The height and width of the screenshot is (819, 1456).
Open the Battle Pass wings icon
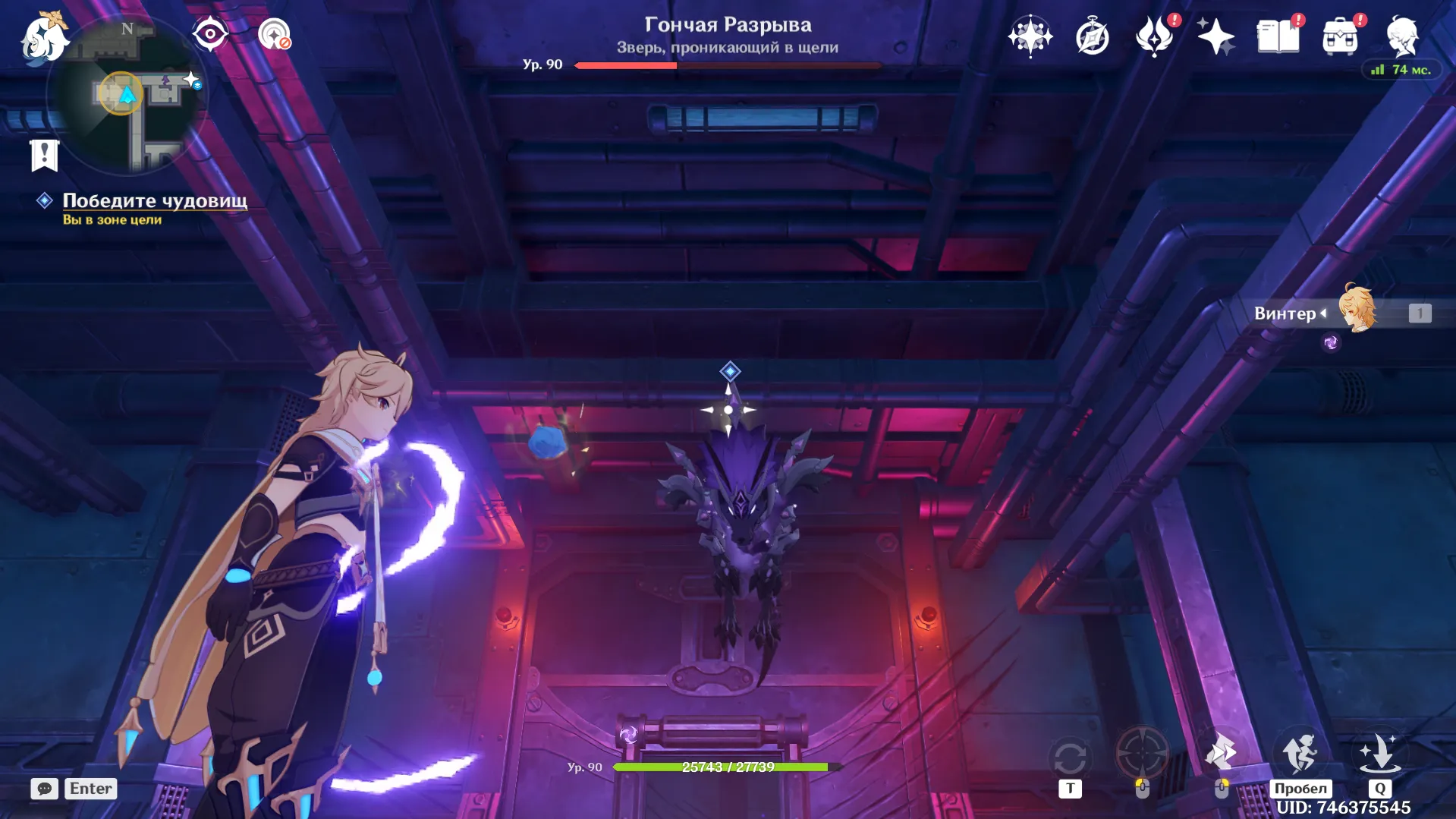(x=1154, y=36)
